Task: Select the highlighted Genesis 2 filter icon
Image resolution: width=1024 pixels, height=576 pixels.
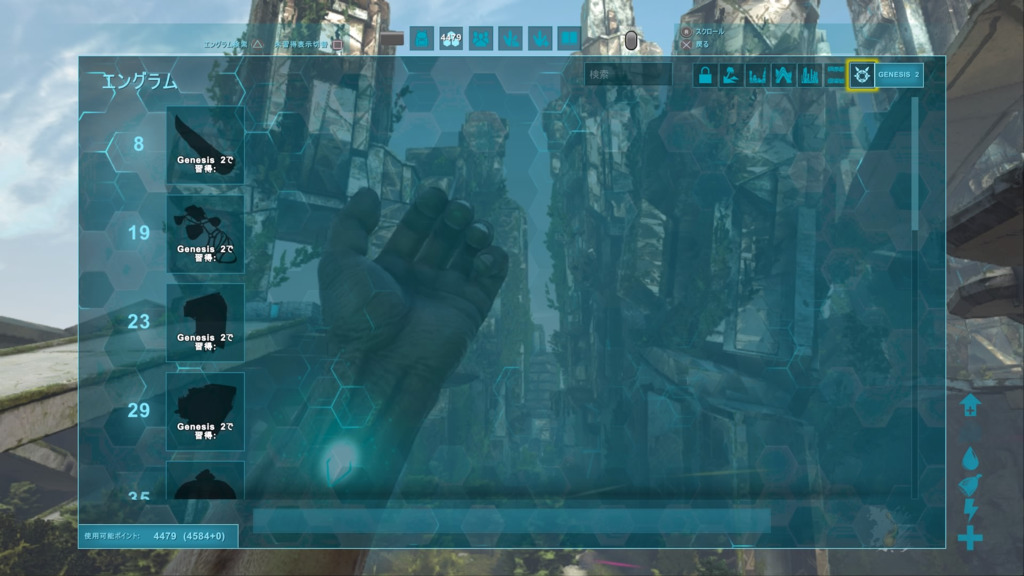Action: (x=860, y=75)
